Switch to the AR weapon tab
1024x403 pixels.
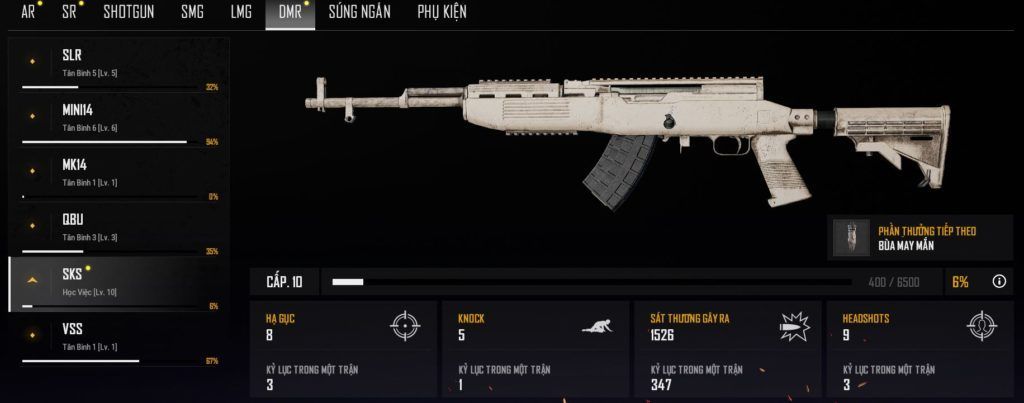pyautogui.click(x=28, y=12)
